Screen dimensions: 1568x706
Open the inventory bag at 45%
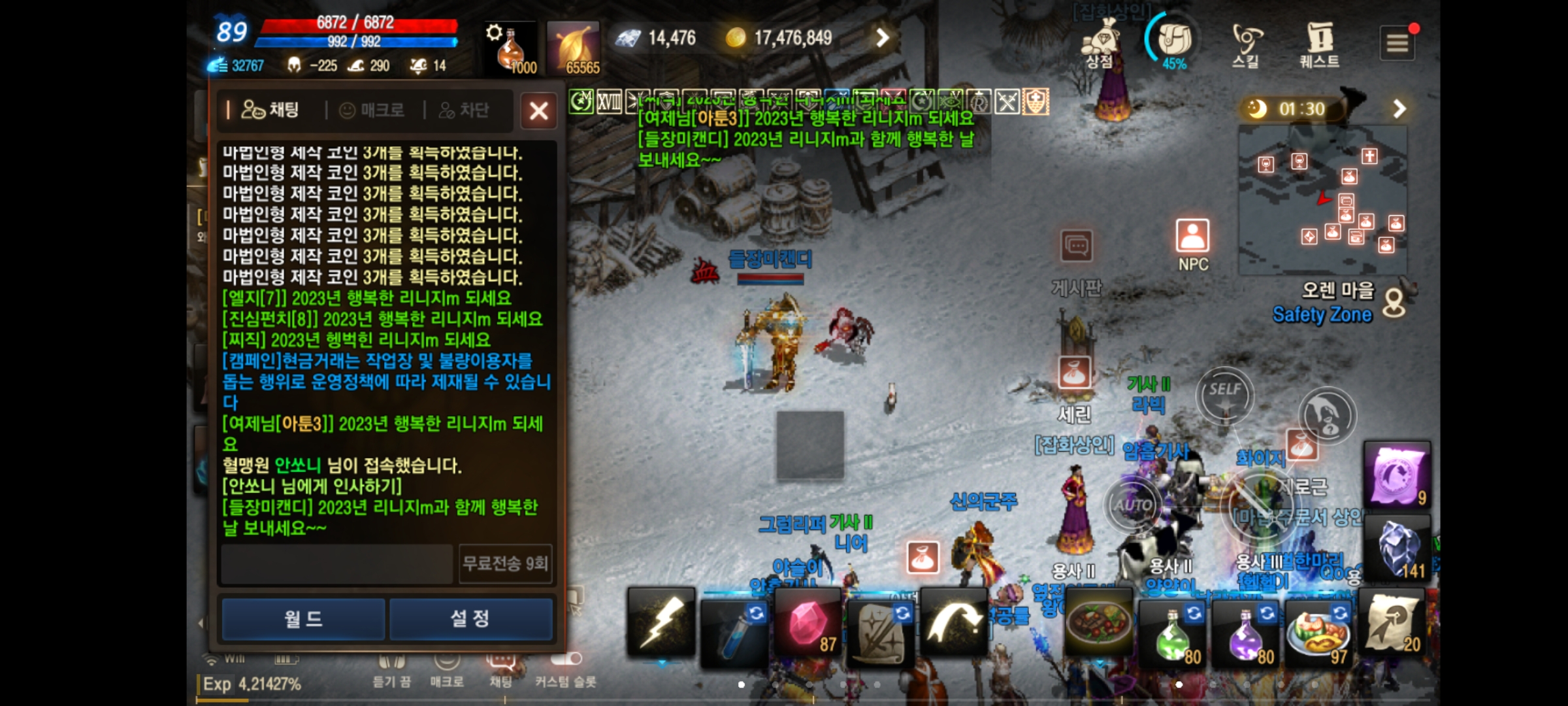[1174, 42]
